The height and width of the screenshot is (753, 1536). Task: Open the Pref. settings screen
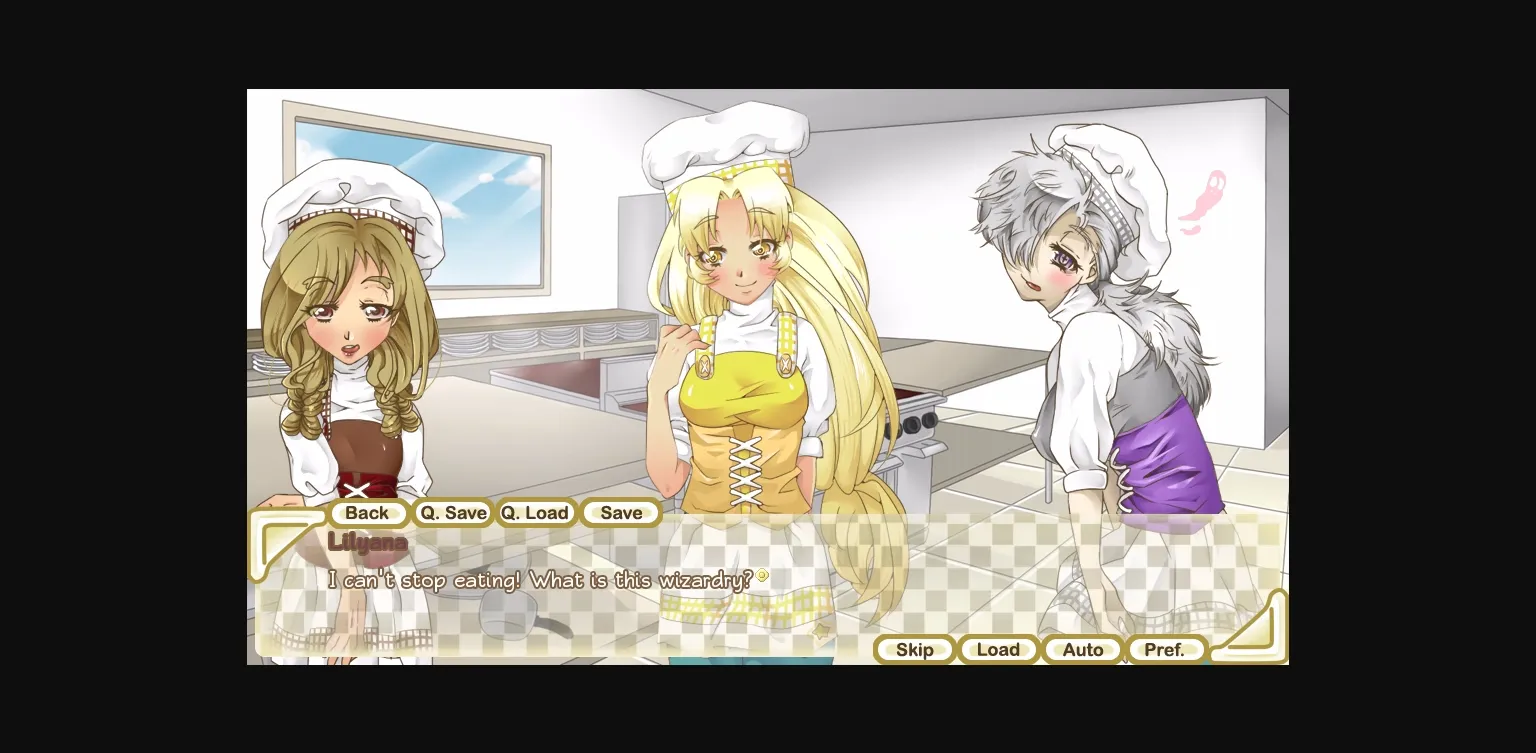(x=1166, y=649)
